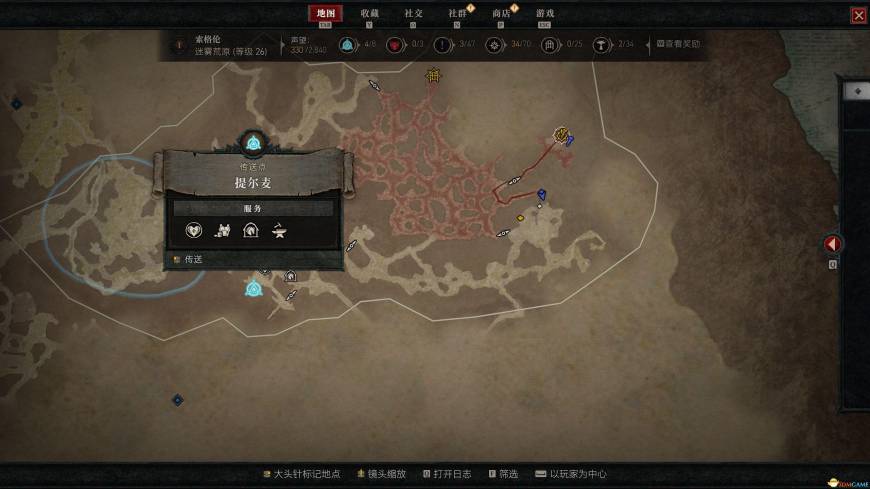The height and width of the screenshot is (489, 870).
Task: Open the 收藏 (Collections) tab
Action: 370,13
